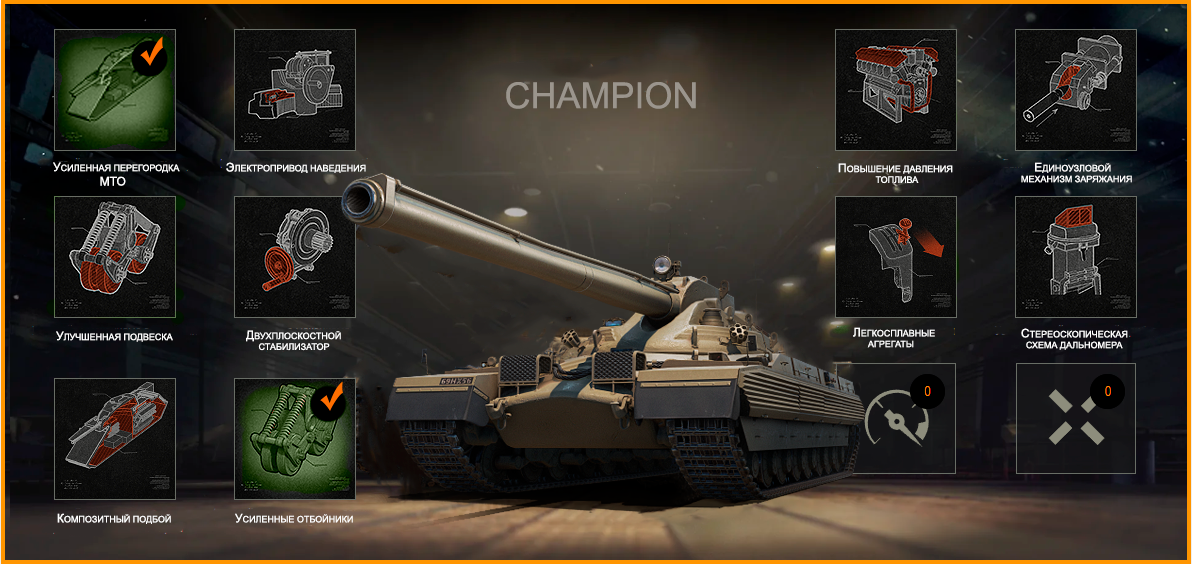Screen dimensions: 1192x564
Task: Choose the Композитный подбой equipment slot
Action: click(x=114, y=439)
